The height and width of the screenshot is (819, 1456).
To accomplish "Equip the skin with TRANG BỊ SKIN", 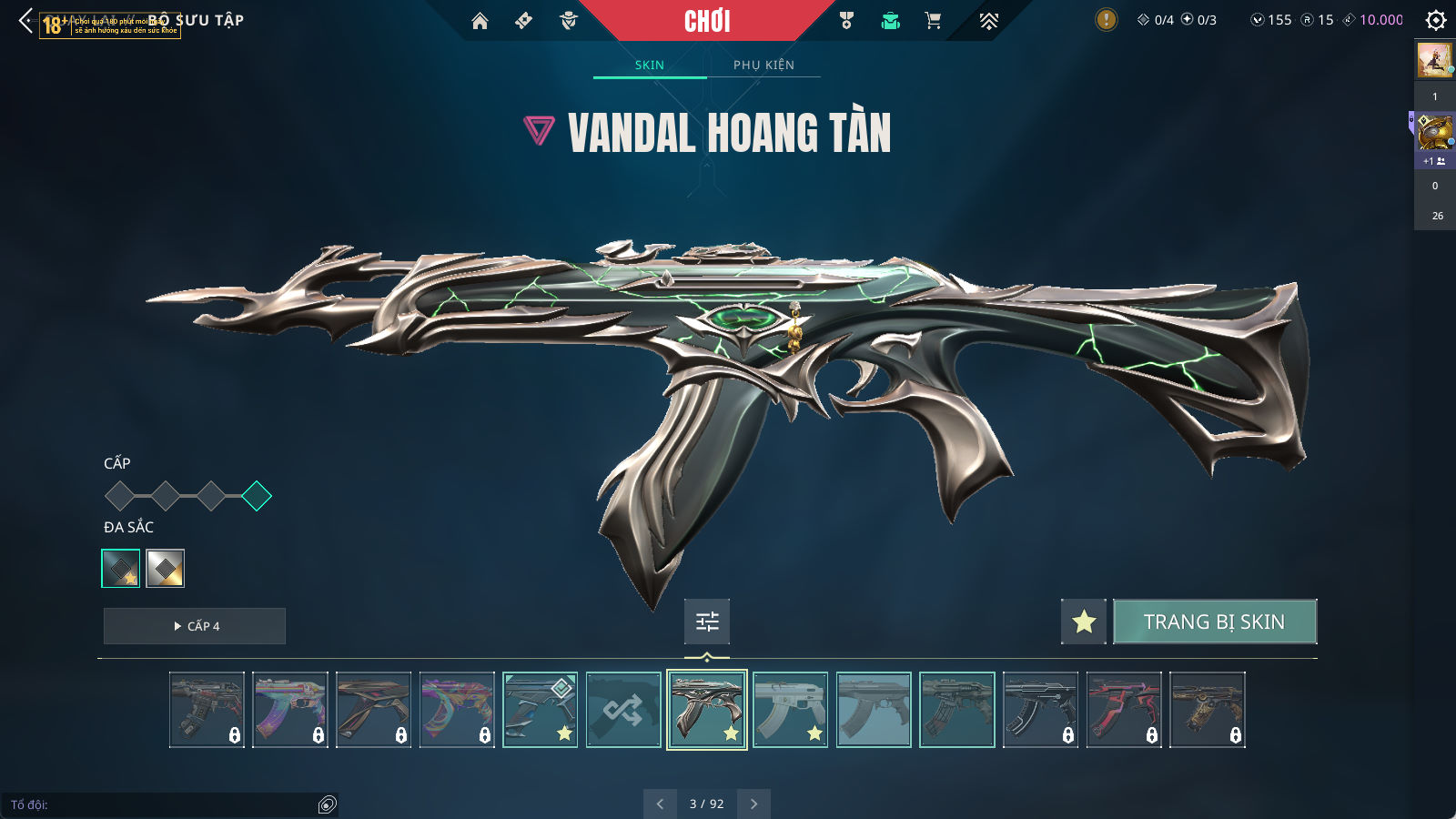I will click(1214, 622).
